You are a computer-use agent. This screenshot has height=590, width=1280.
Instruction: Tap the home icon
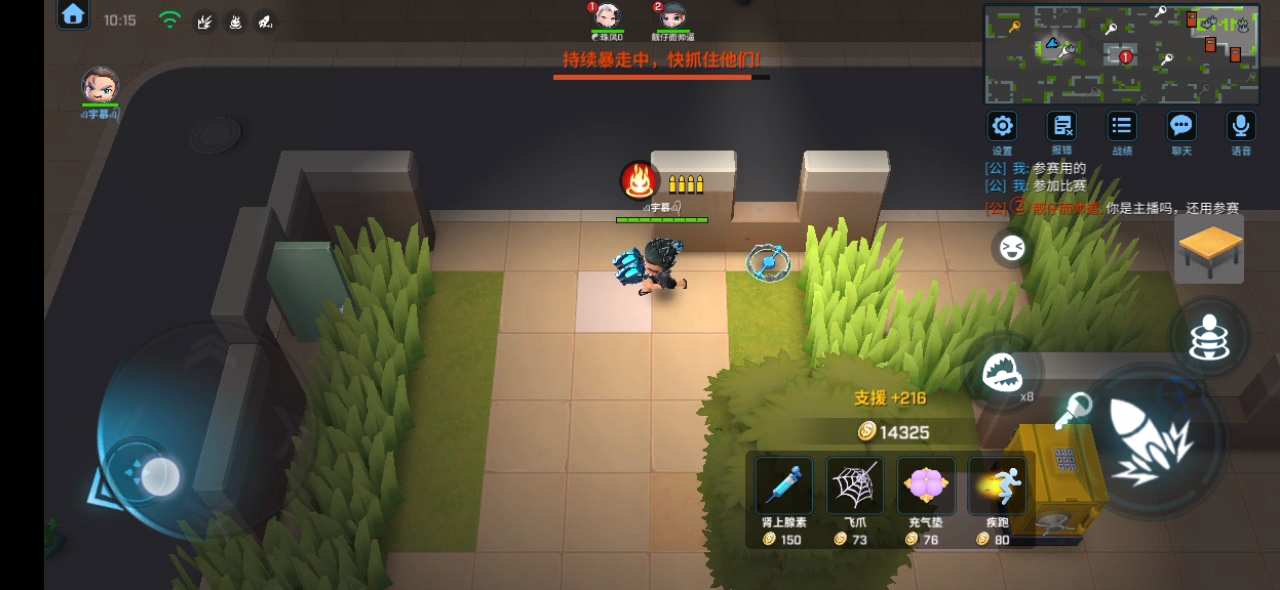[73, 15]
